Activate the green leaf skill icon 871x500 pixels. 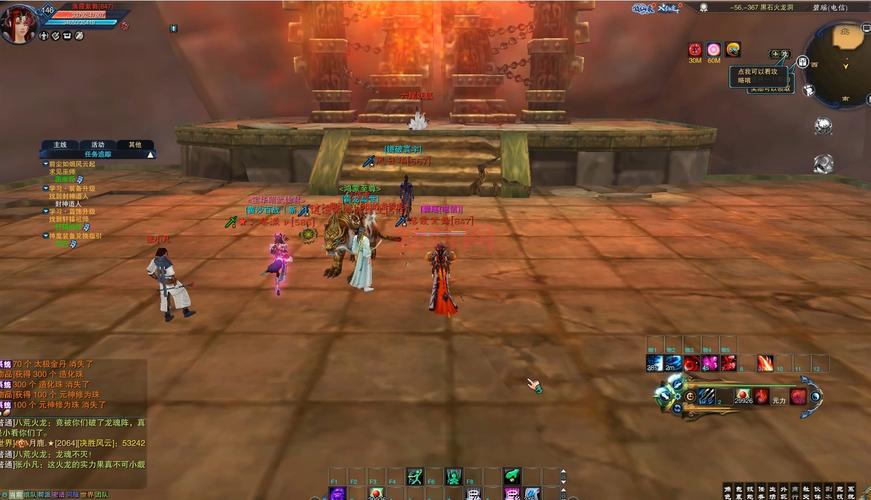pos(512,475)
